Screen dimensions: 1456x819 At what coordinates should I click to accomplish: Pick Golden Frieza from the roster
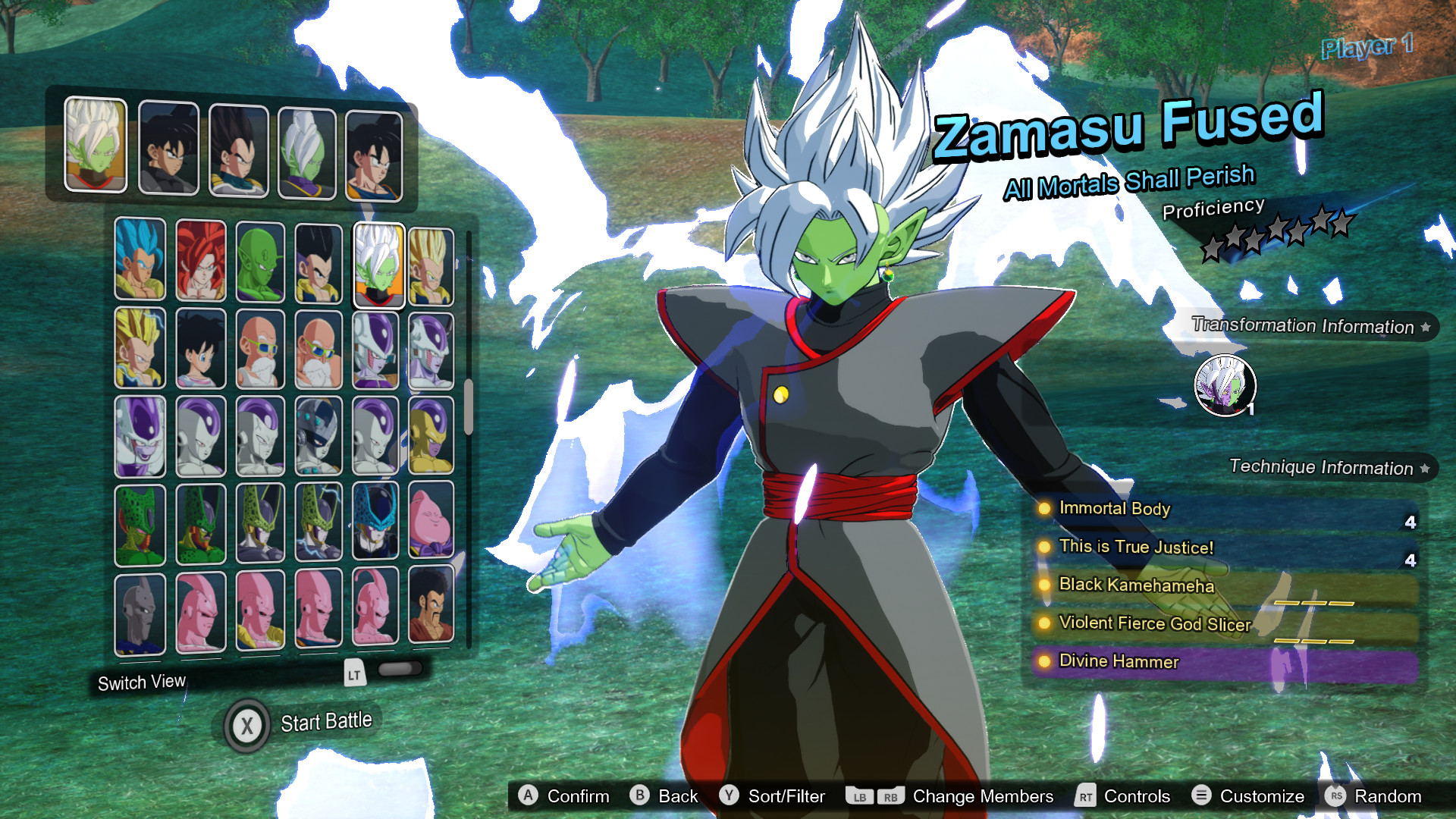coord(431,435)
